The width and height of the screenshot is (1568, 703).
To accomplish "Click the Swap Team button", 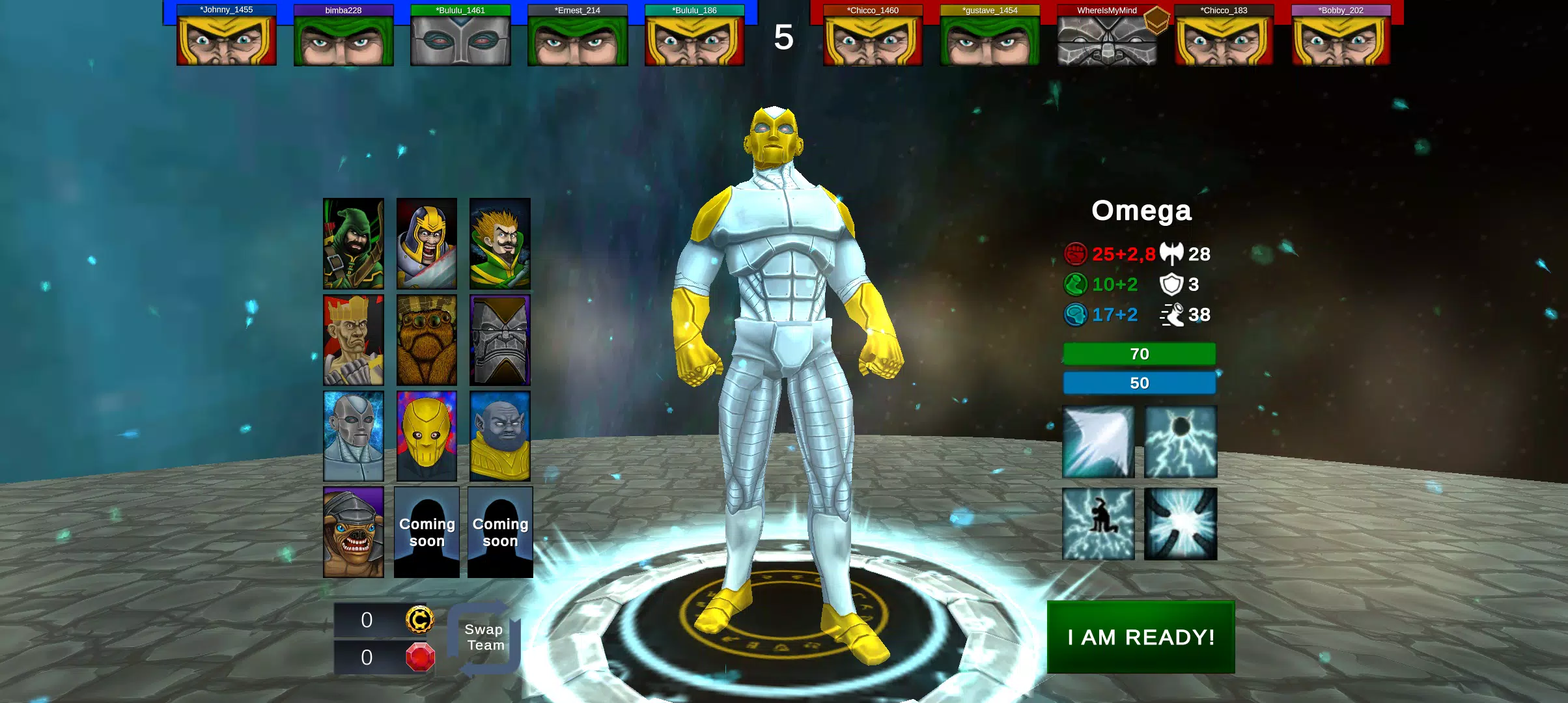I will click(483, 636).
